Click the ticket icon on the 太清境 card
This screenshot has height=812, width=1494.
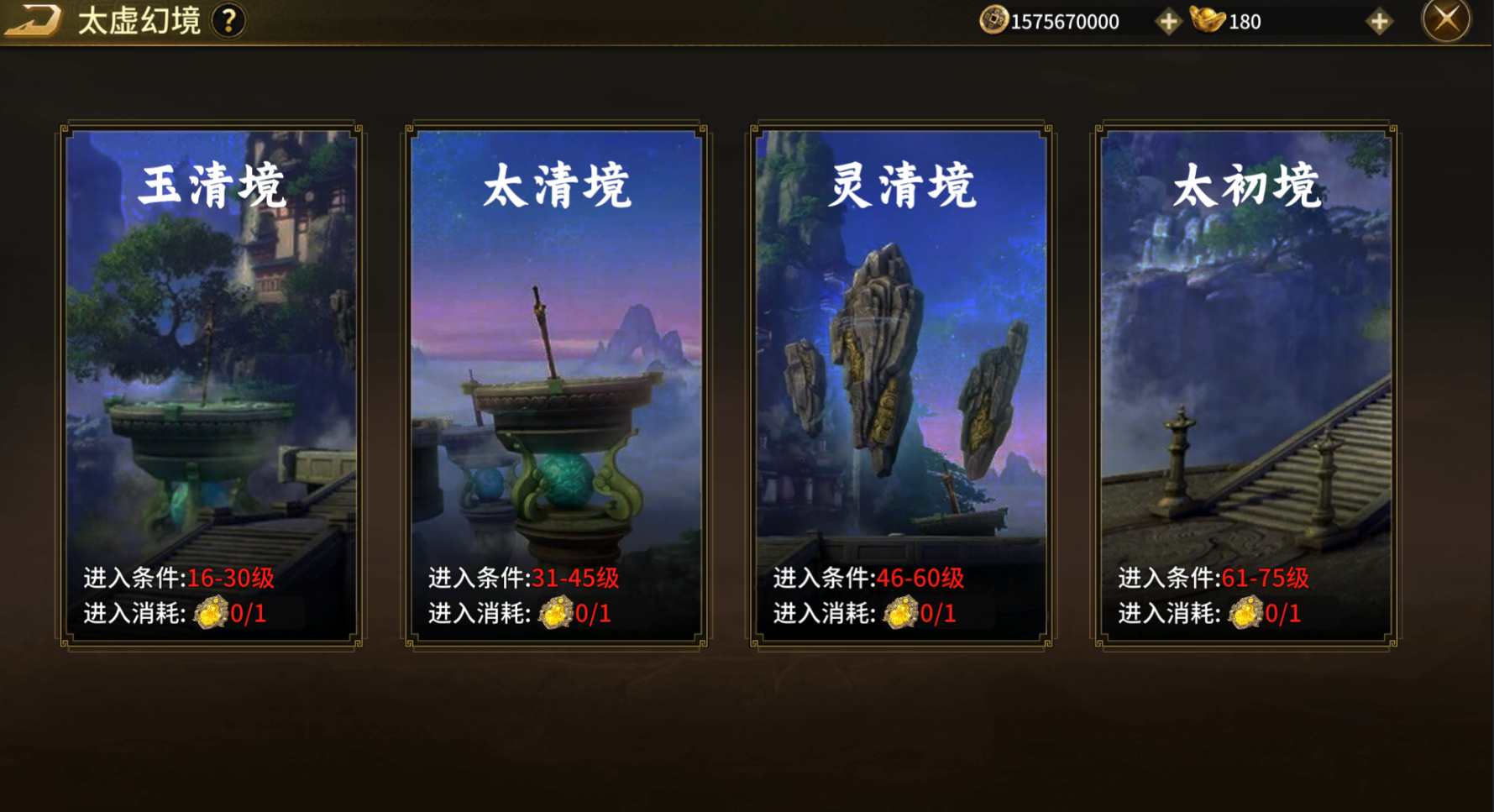pyautogui.click(x=556, y=613)
